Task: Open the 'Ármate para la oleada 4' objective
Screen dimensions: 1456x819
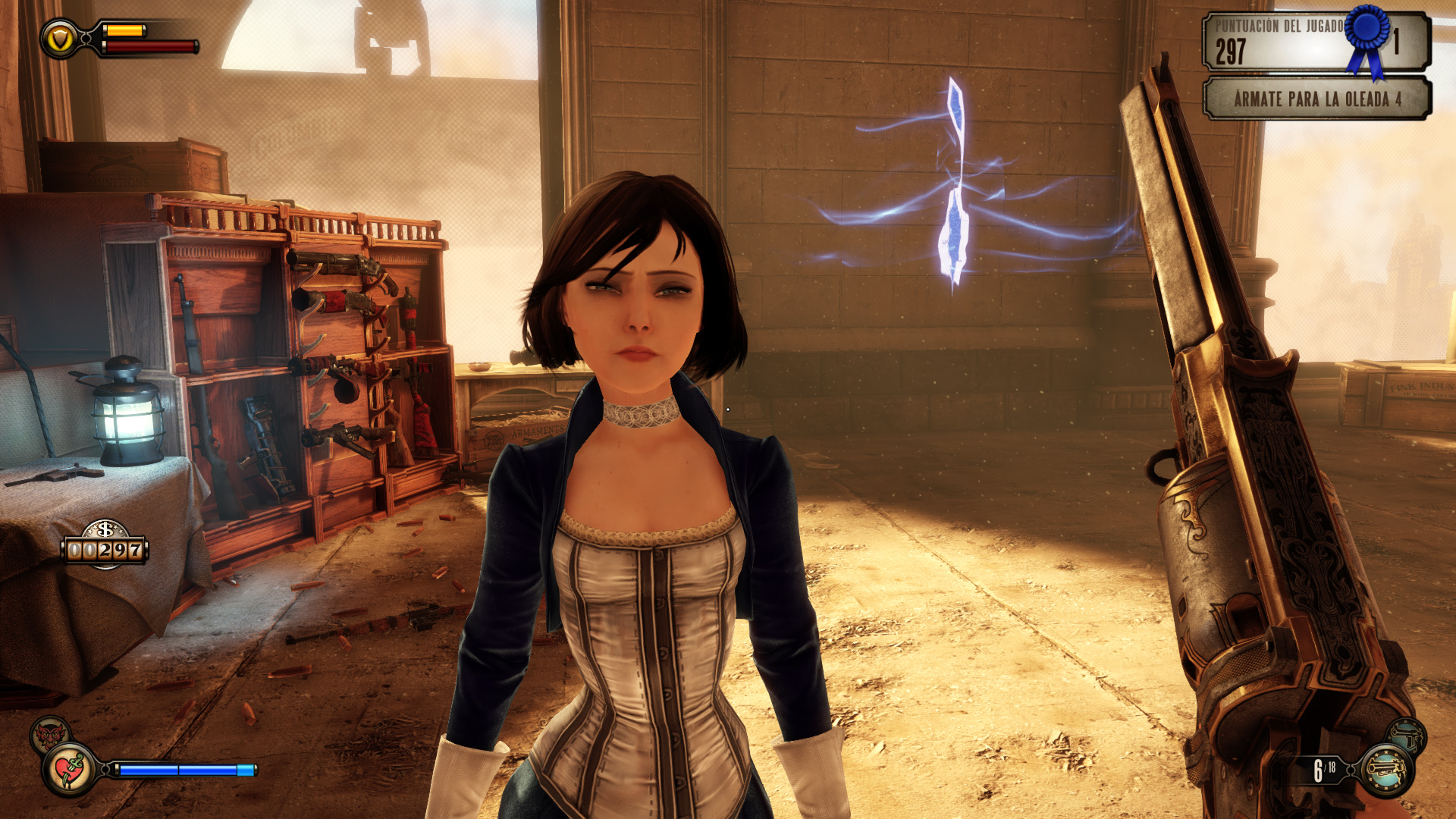Action: coord(1317,99)
